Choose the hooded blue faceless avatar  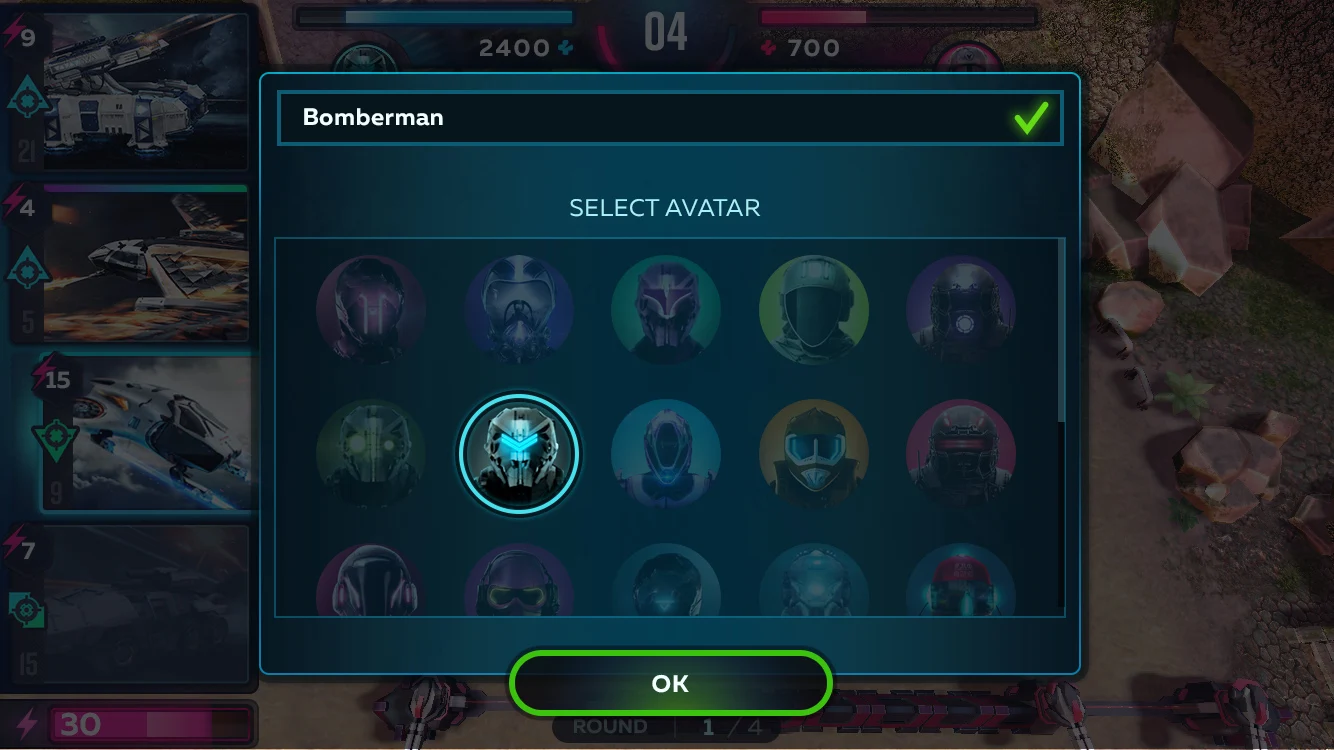[x=666, y=455]
